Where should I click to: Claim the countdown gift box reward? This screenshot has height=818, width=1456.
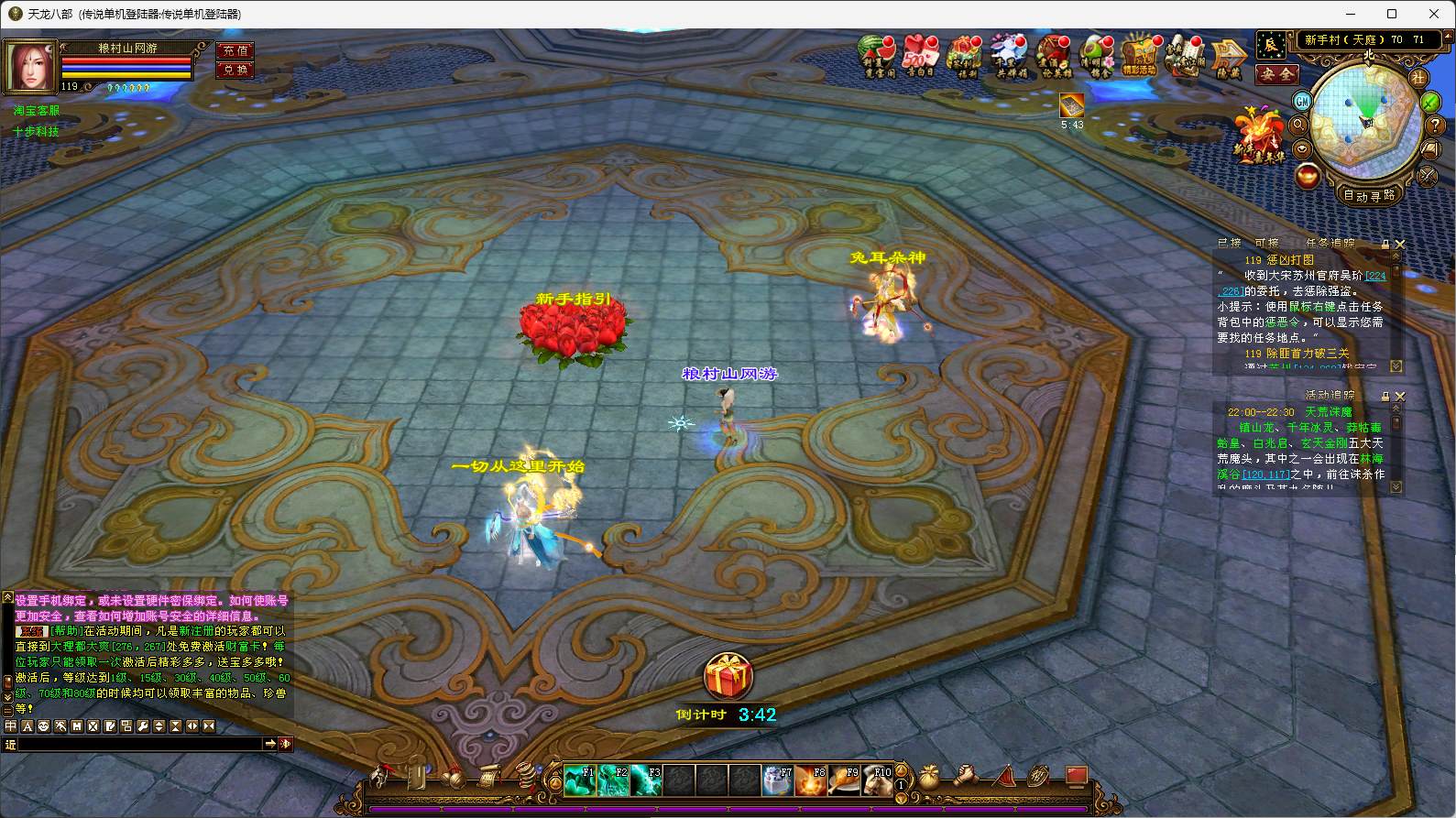(728, 679)
